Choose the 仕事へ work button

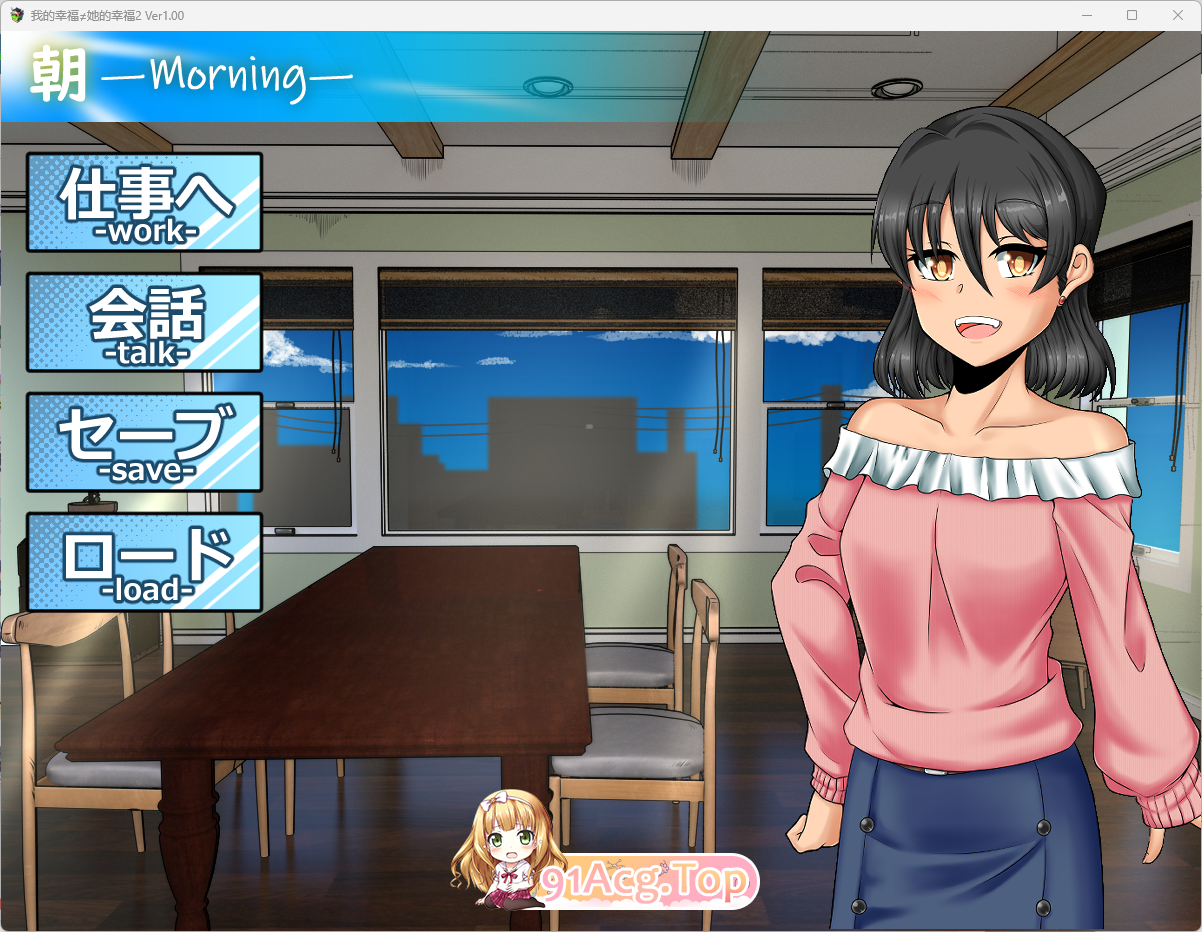(145, 202)
